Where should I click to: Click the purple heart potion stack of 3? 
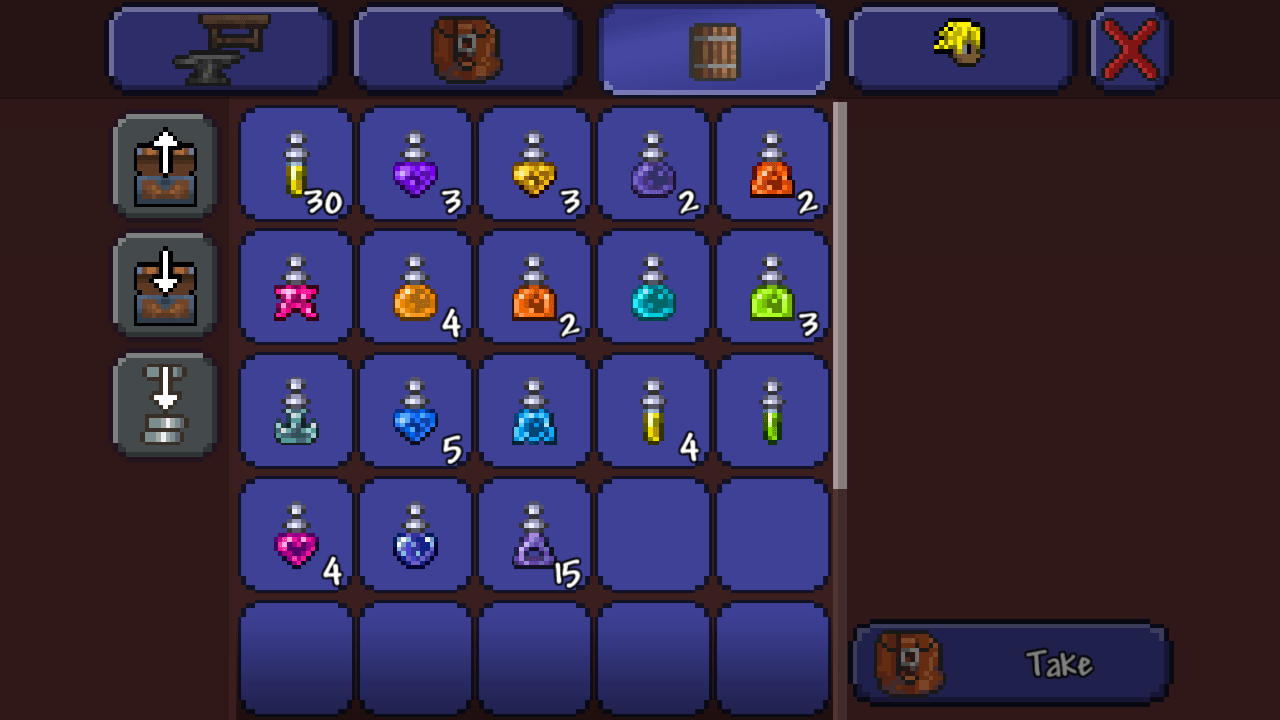(414, 163)
